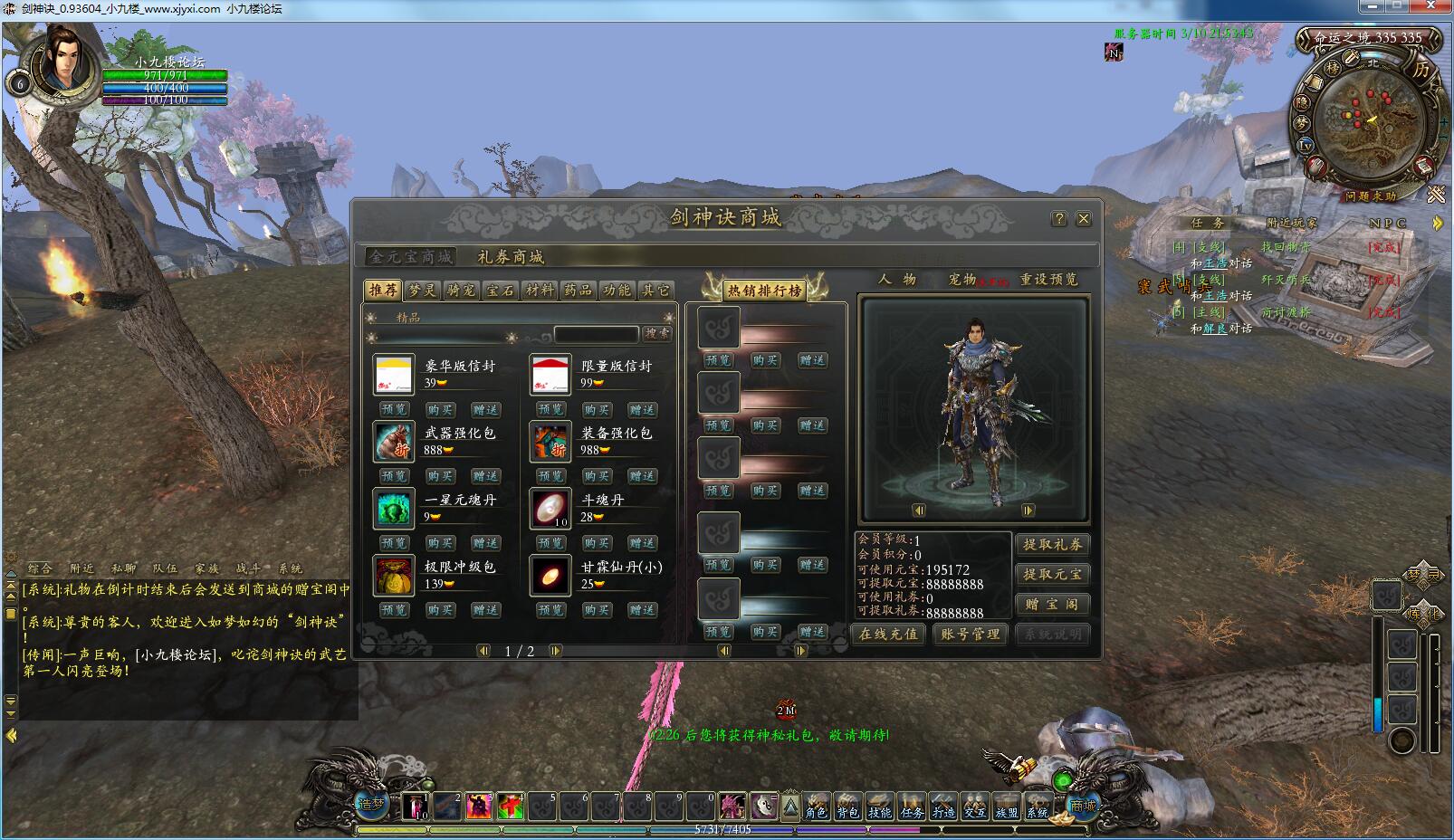
Task: Enter the 赠宝阁 gift pavilion
Action: point(1053,604)
